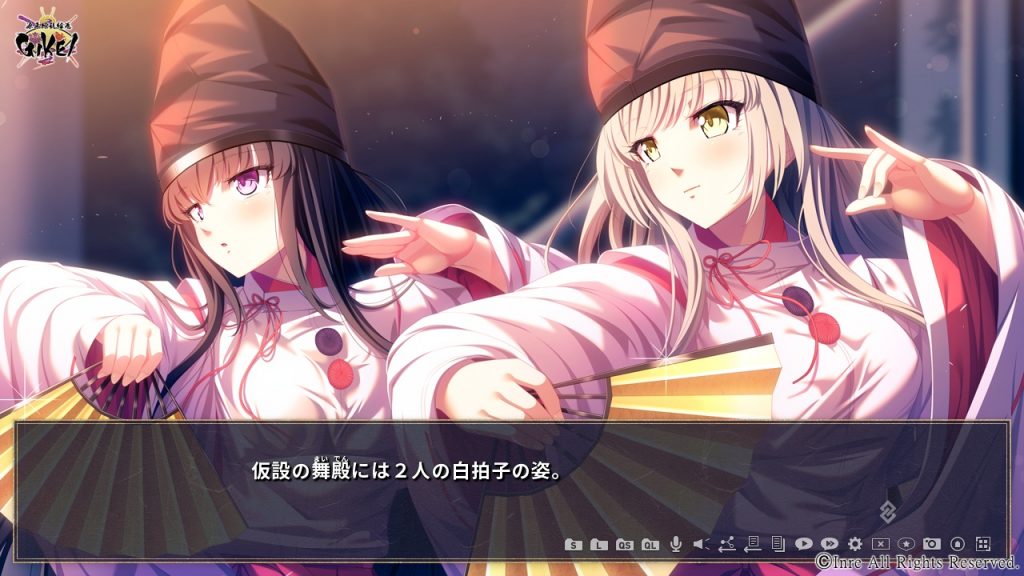Open the backlog text pages icon
1024x576 pixels.
[777, 543]
